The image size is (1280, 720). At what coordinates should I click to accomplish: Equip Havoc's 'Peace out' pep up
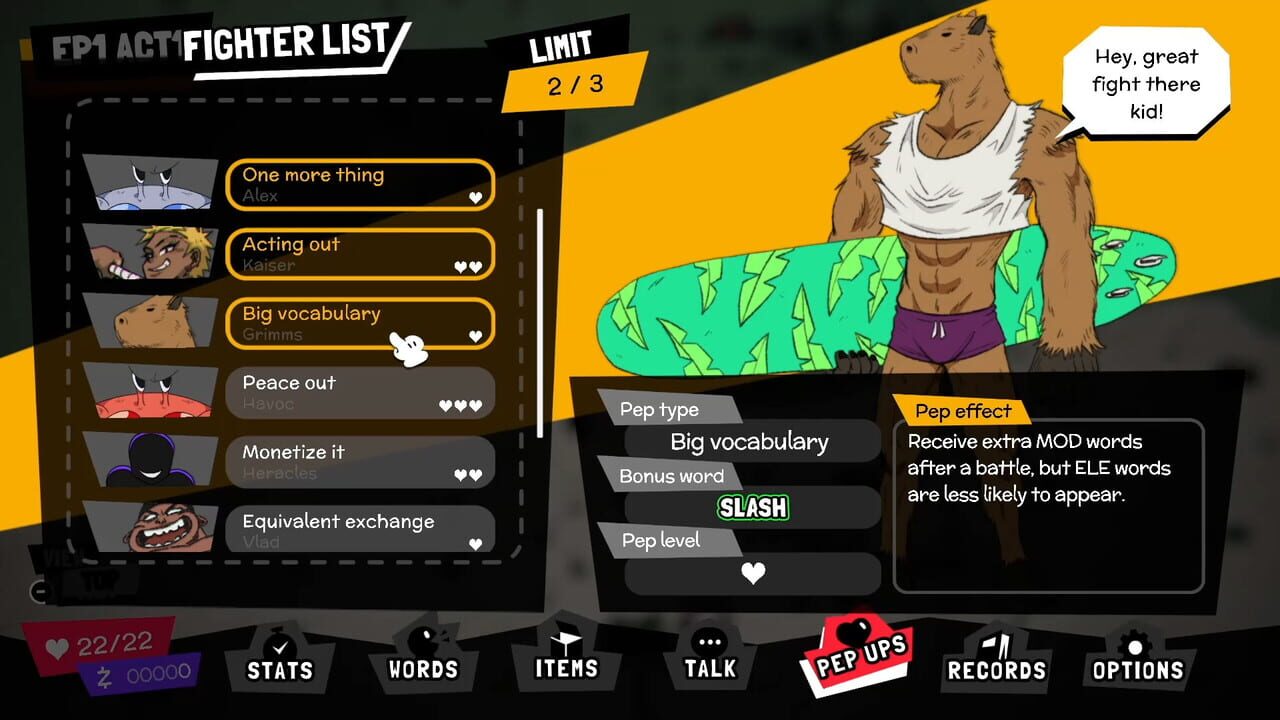pyautogui.click(x=360, y=393)
